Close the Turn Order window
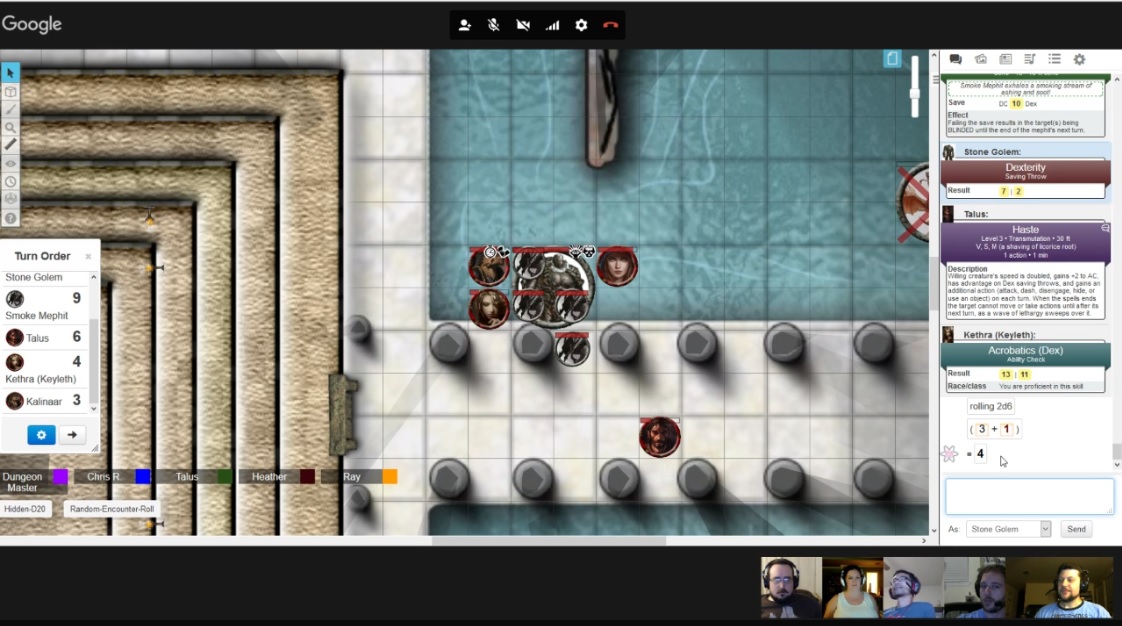Screen dimensions: 1122x626 [x=88, y=256]
